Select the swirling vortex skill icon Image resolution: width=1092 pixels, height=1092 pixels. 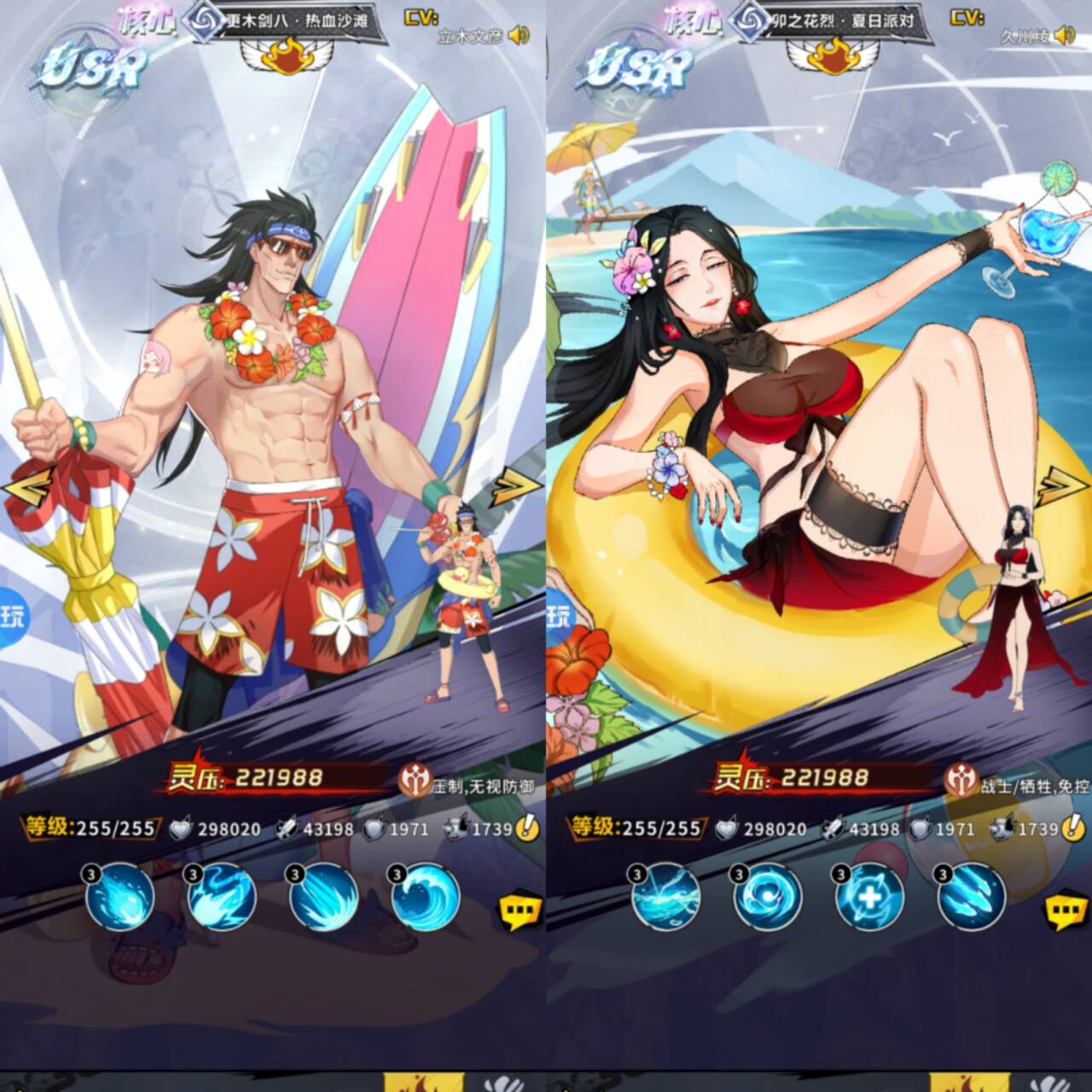tap(768, 897)
